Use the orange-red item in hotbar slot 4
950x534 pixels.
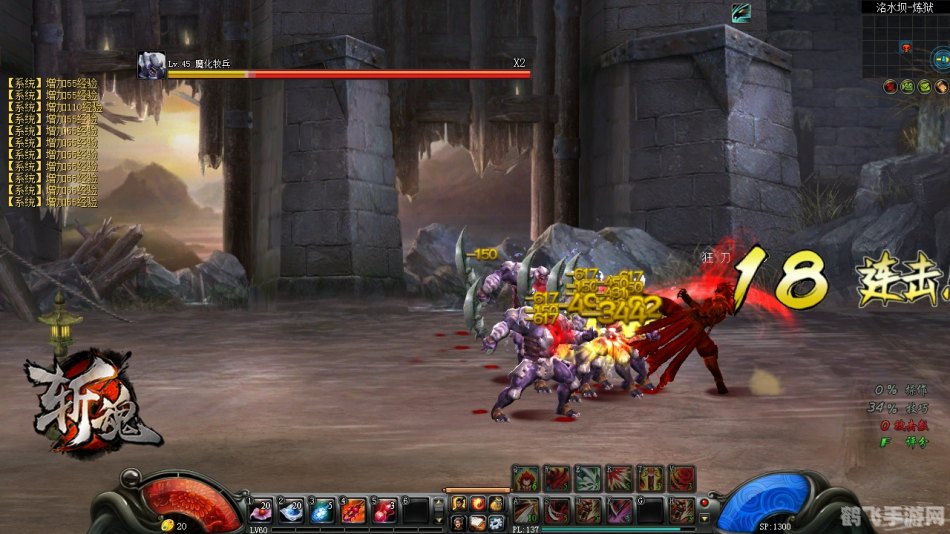point(354,511)
